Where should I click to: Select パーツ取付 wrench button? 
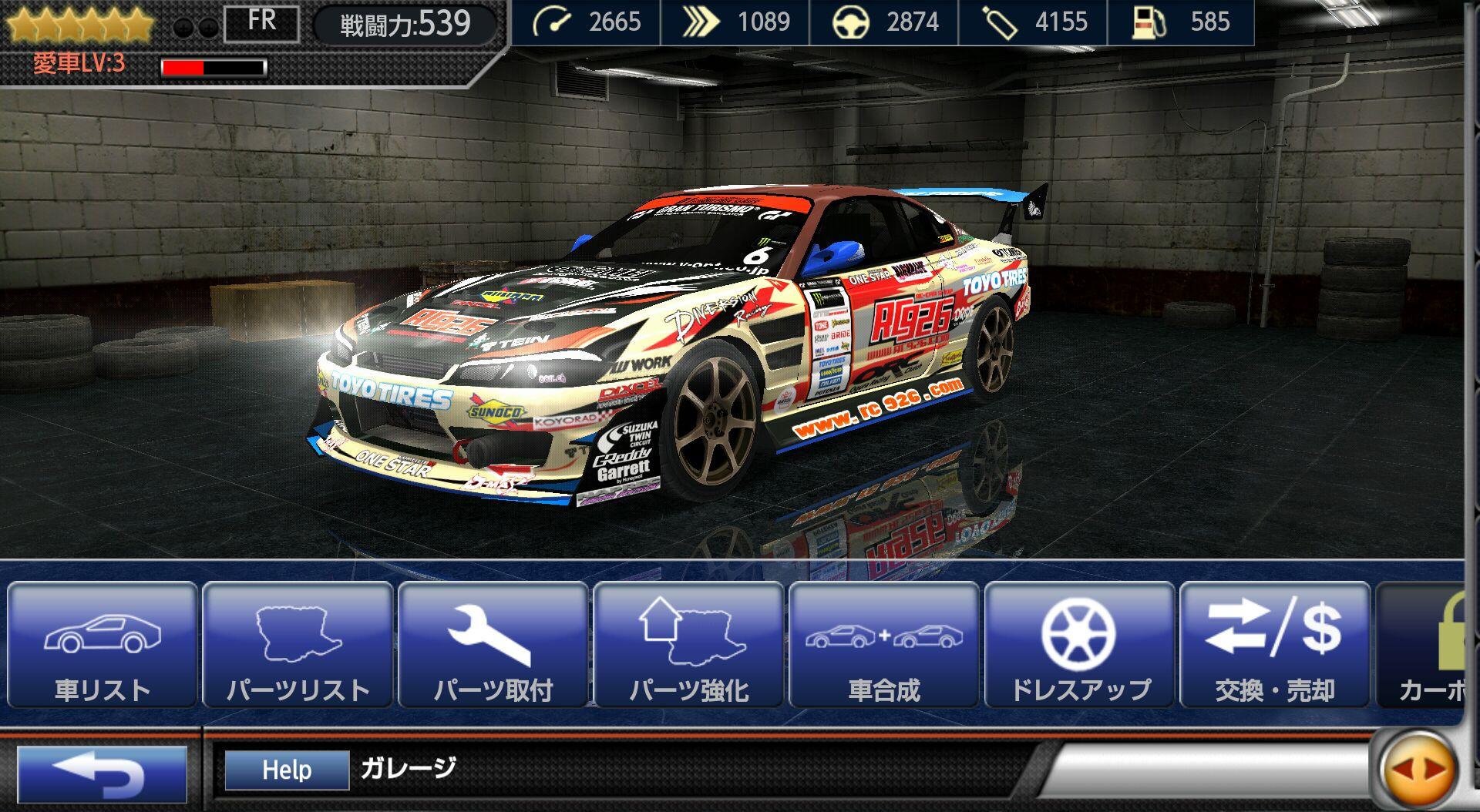493,646
